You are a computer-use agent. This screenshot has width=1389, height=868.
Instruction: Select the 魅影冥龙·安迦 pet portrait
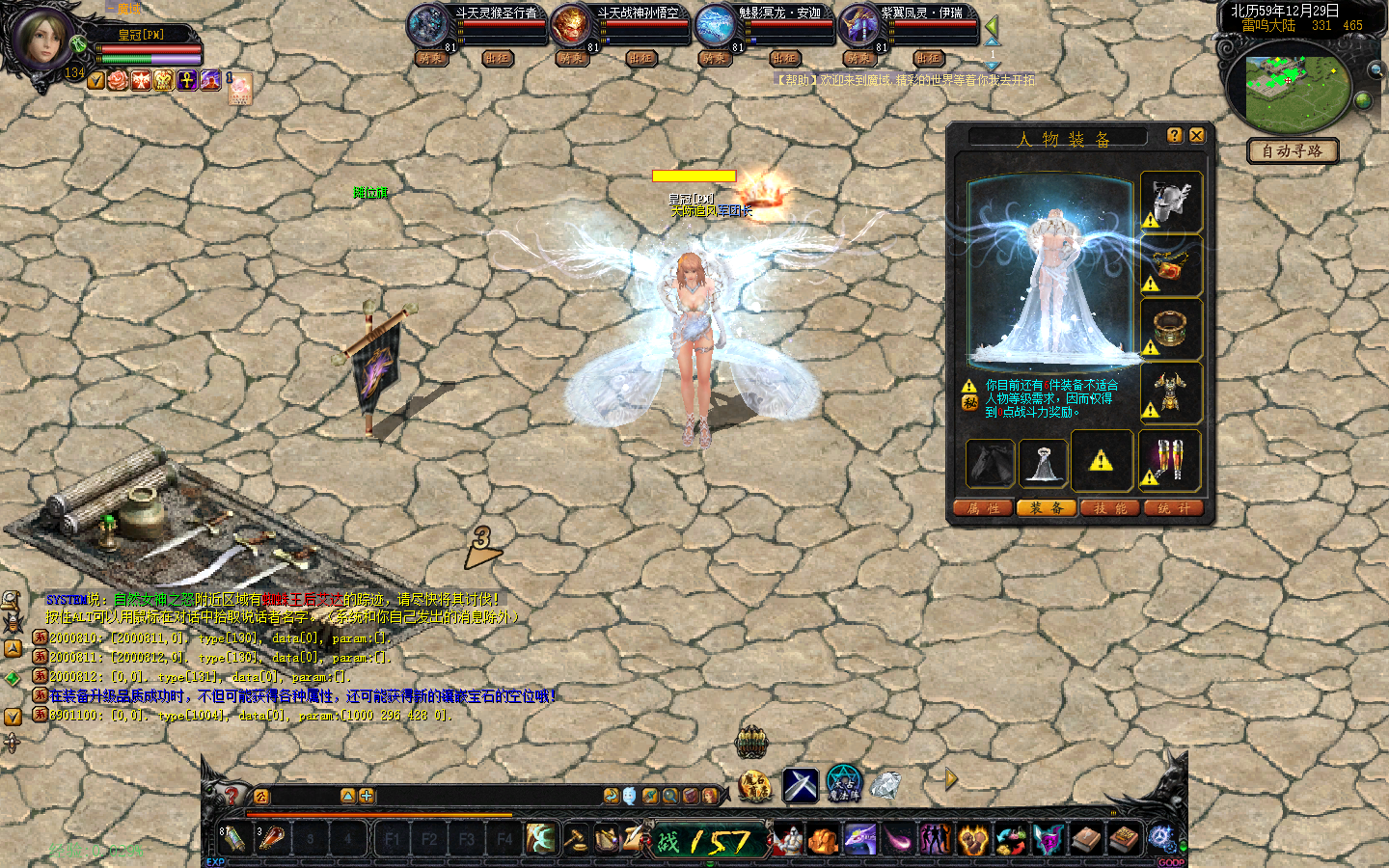tap(716, 25)
